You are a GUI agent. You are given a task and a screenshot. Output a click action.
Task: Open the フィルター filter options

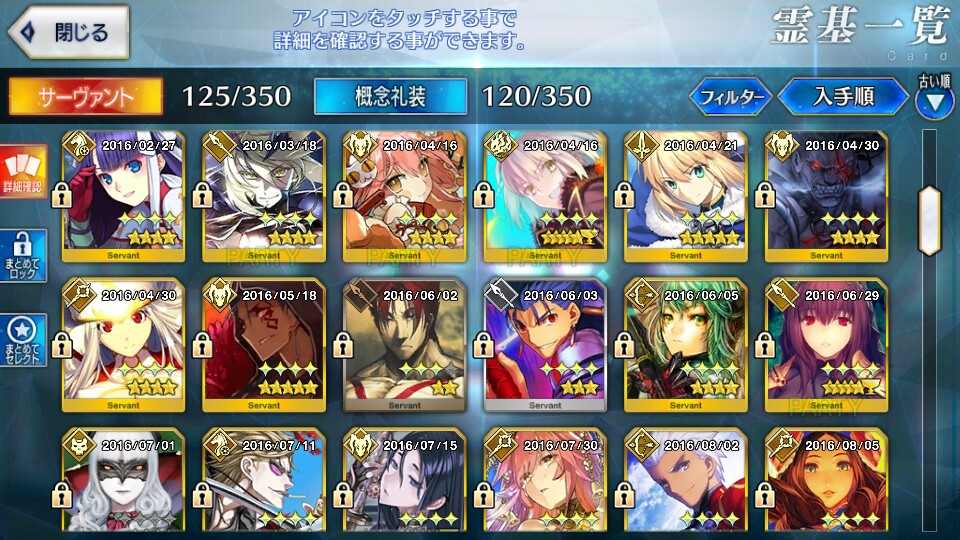[730, 97]
